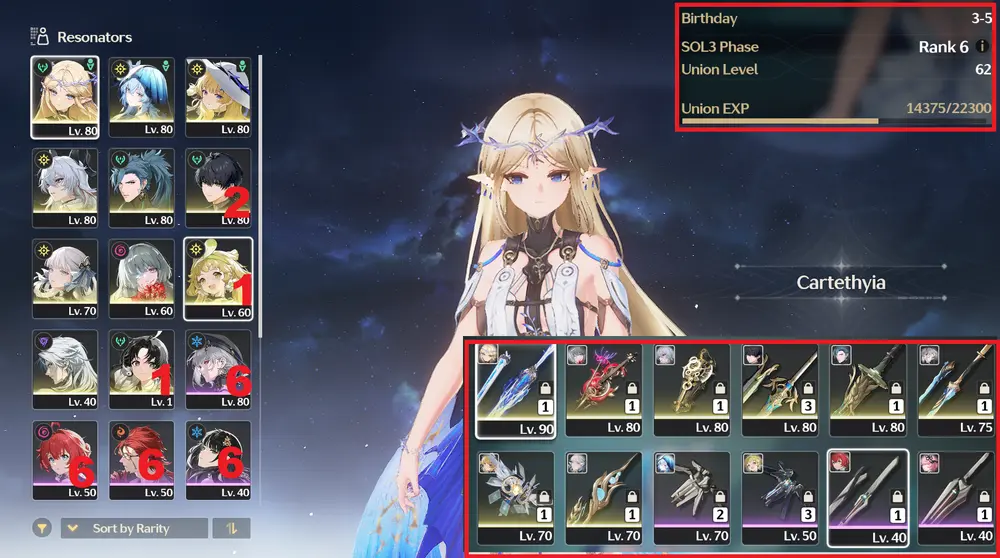1000x558 pixels.
Task: Select the Lv. 70 white-haired resonator
Action: 64,278
